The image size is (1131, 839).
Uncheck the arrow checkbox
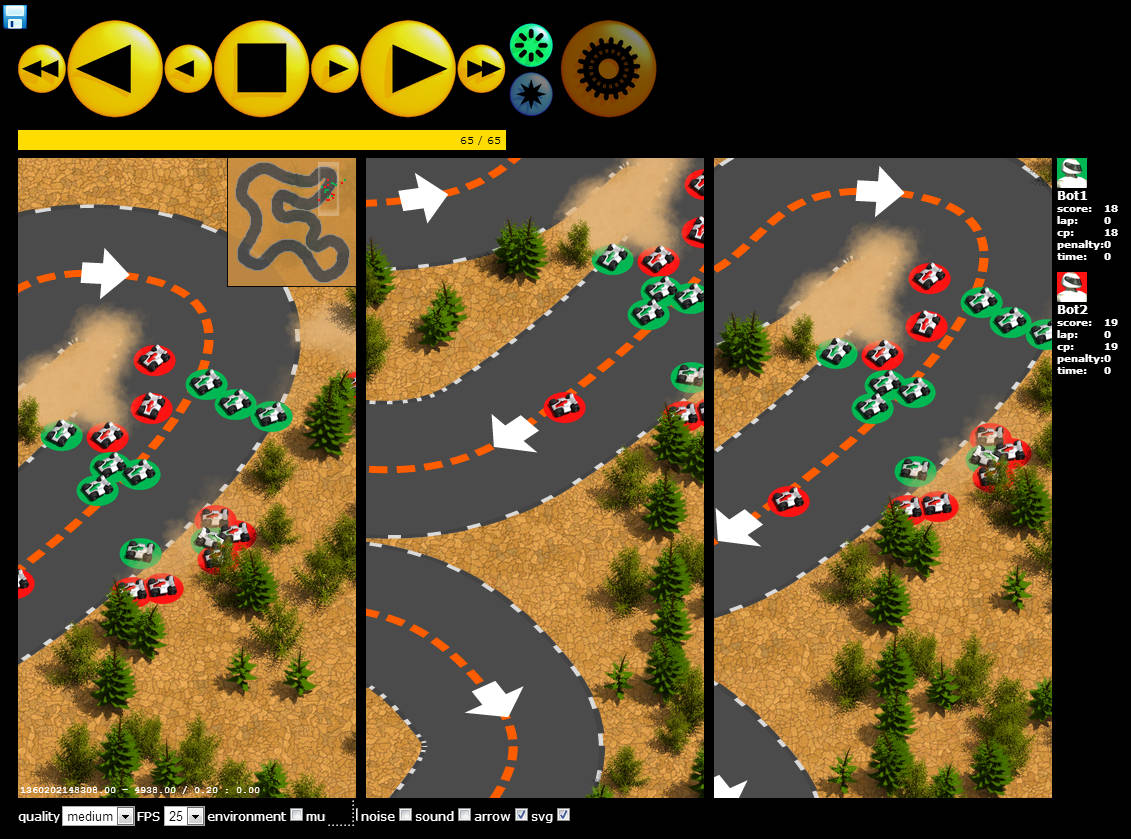point(521,816)
